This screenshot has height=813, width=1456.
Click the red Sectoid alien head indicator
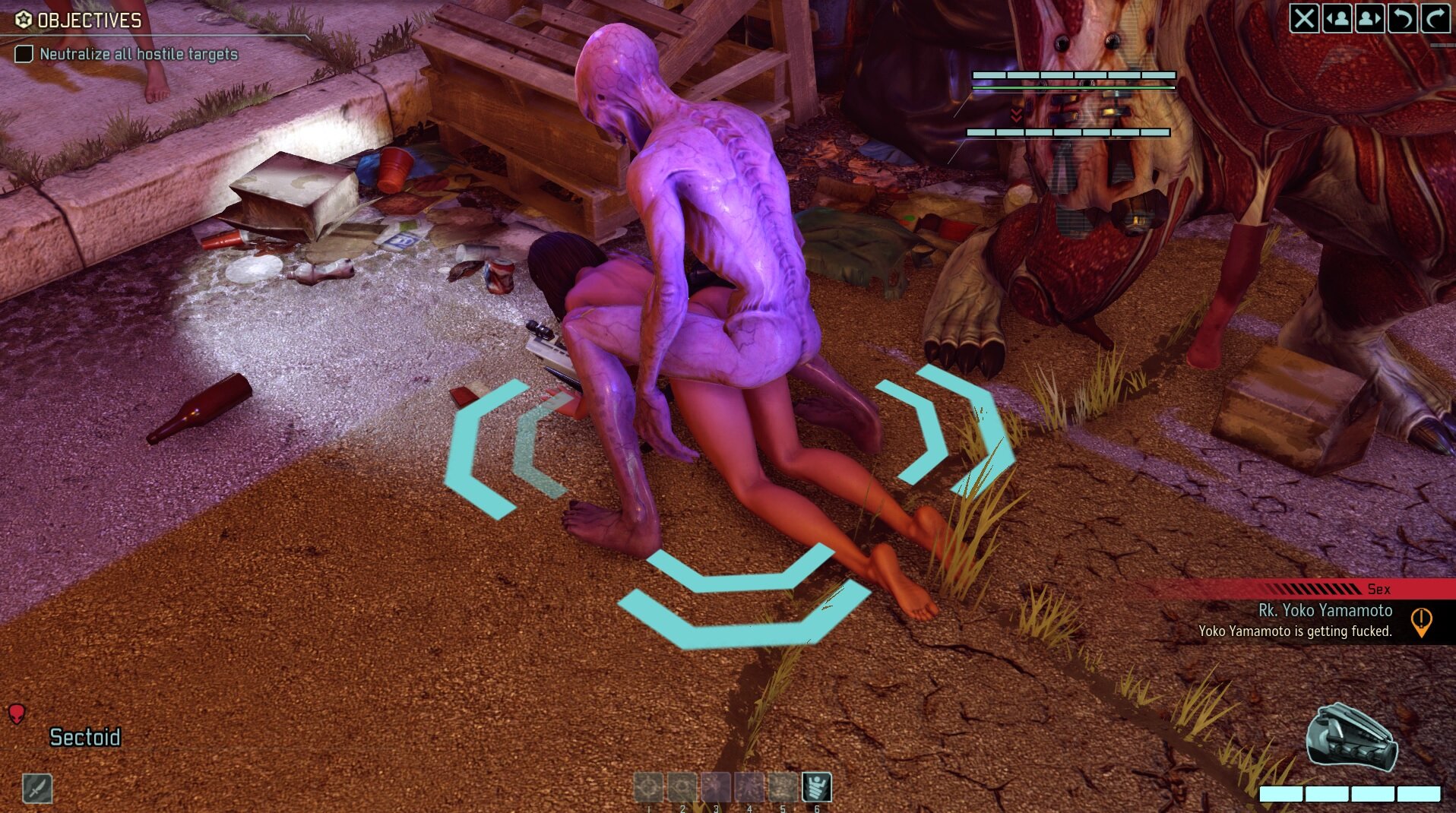[x=17, y=715]
